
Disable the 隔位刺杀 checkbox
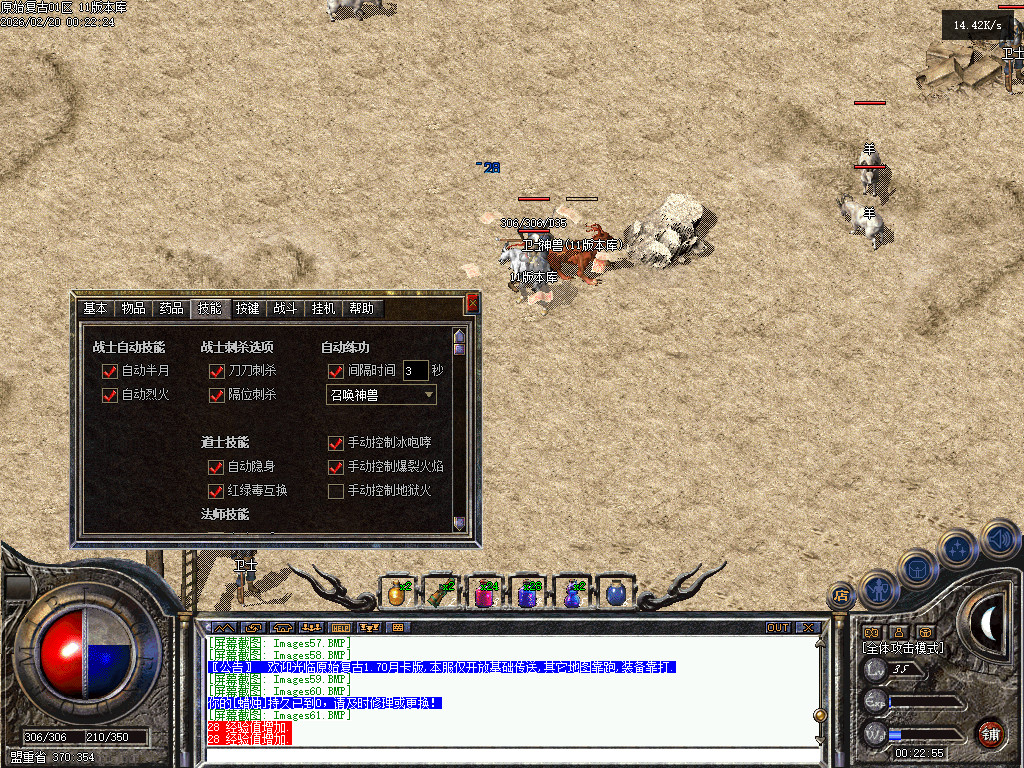tap(217, 395)
